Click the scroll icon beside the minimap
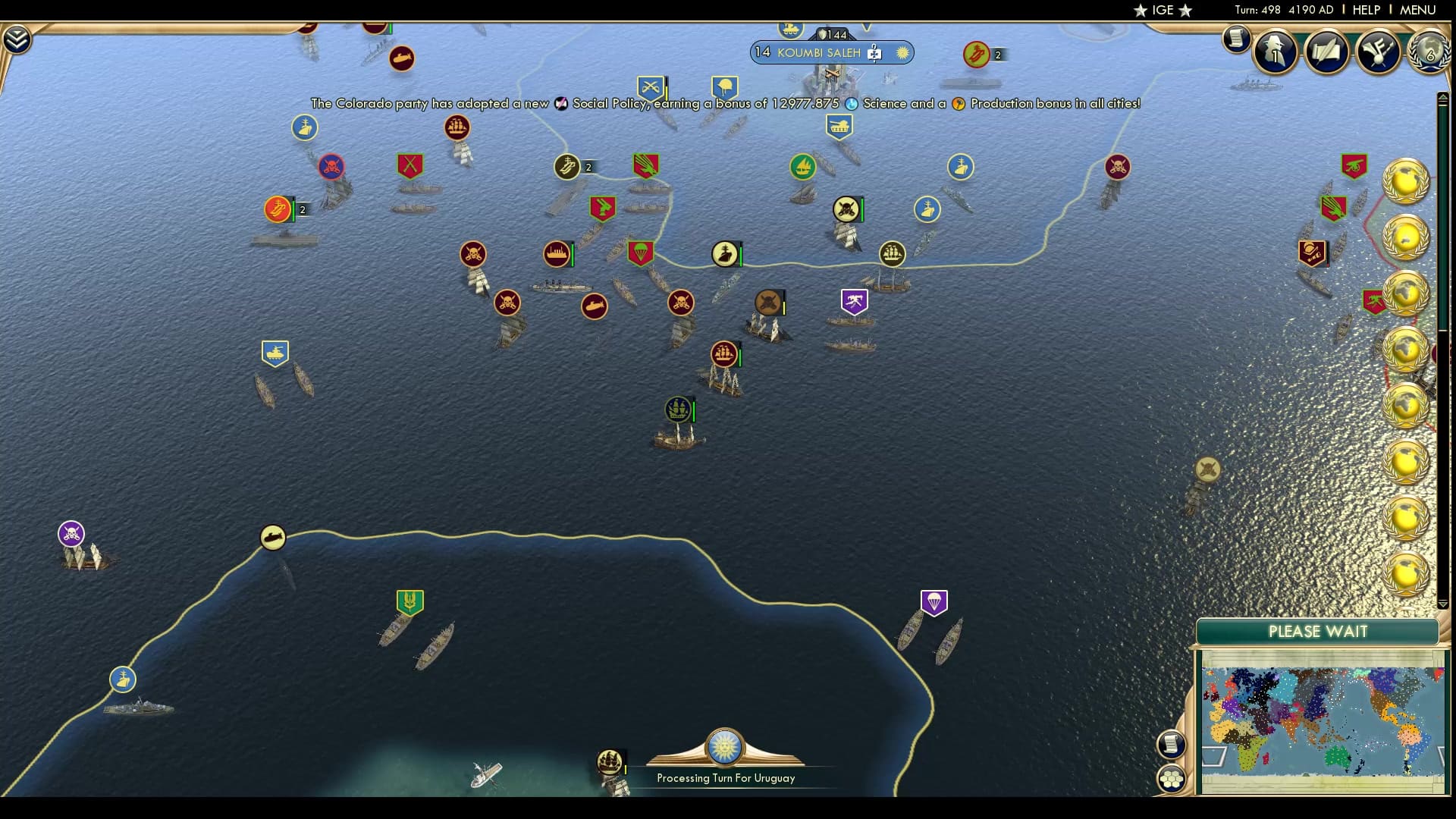Viewport: 1456px width, 819px height. pos(1172,745)
